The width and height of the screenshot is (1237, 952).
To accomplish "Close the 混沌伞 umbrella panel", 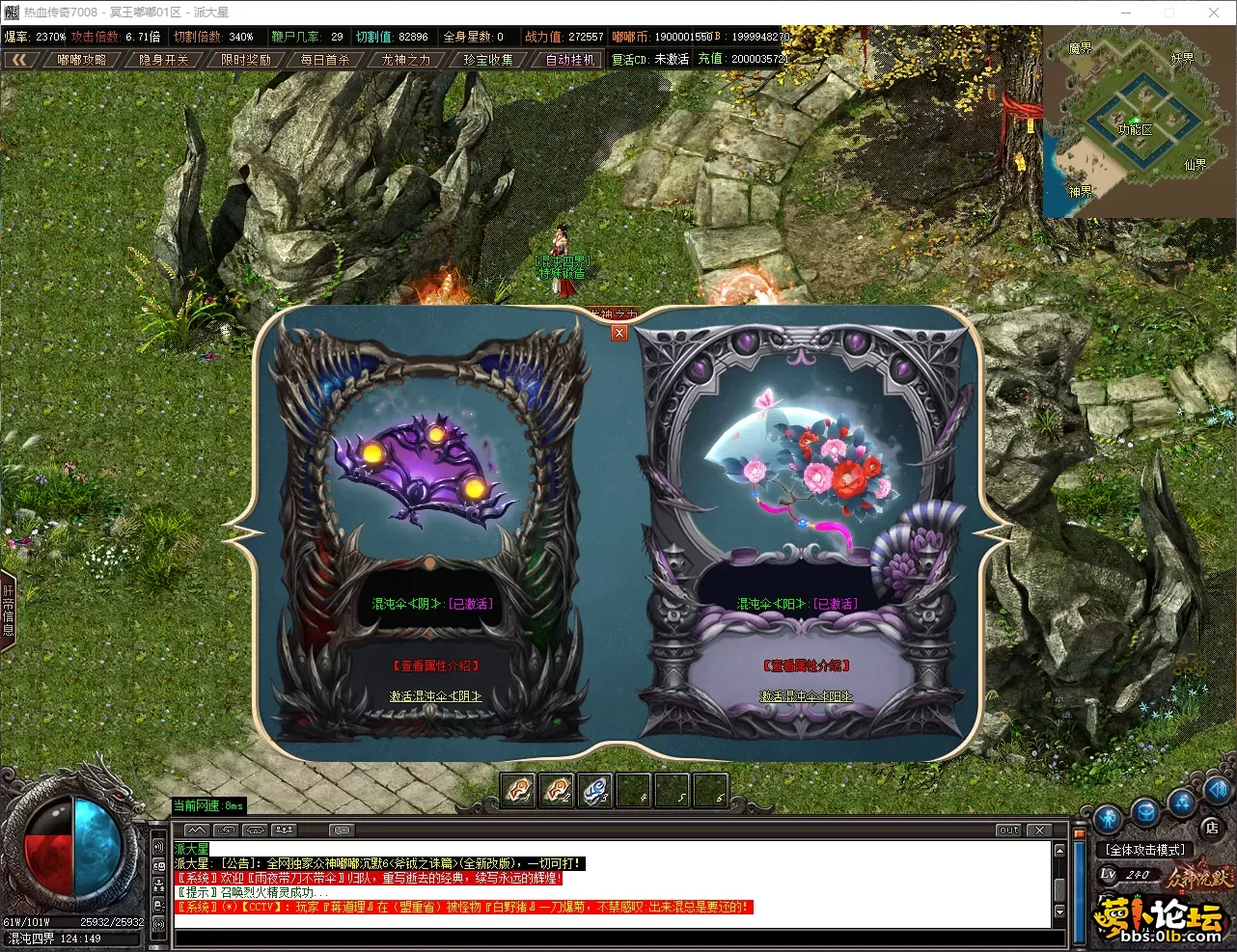I will (619, 333).
